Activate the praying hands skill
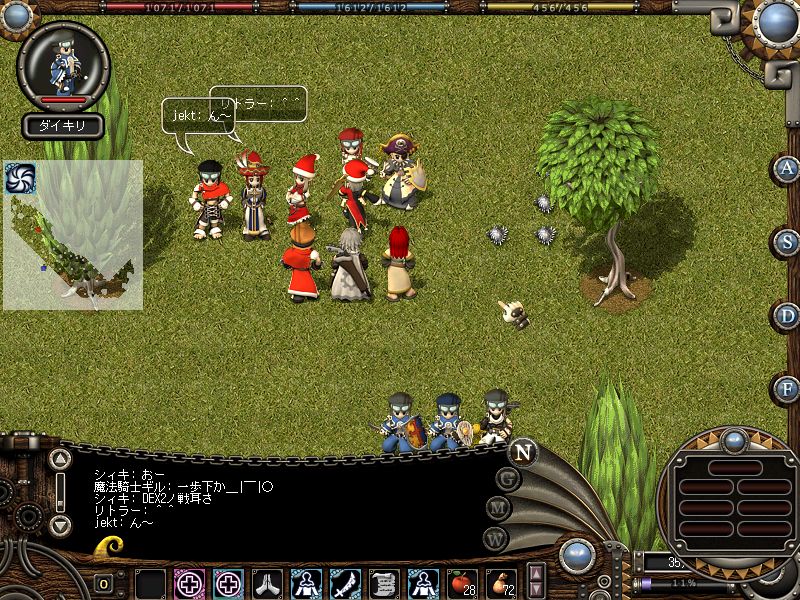800x600 pixels. click(x=266, y=581)
